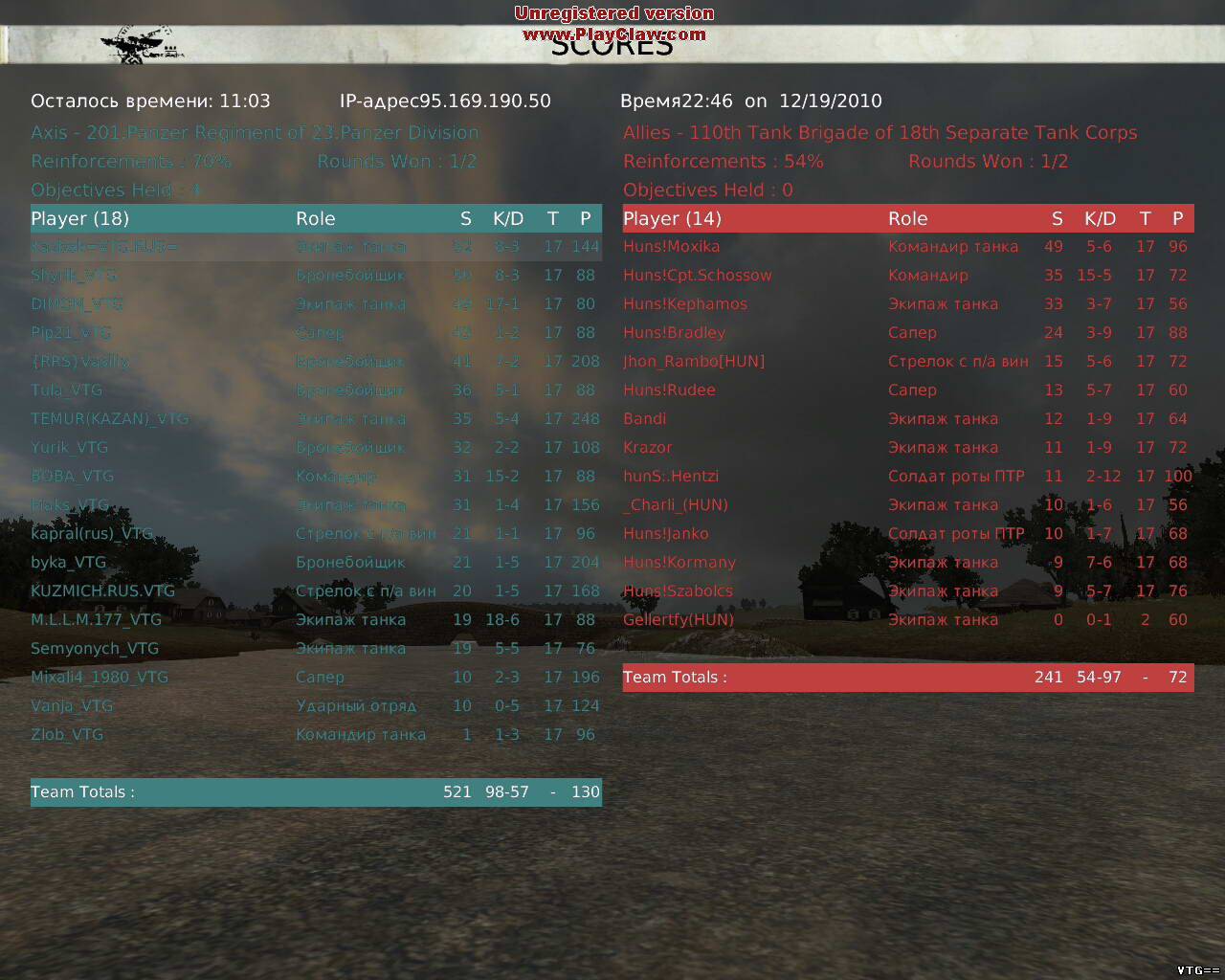Select the Semyonych_VTG scoreboard entry

95,649
